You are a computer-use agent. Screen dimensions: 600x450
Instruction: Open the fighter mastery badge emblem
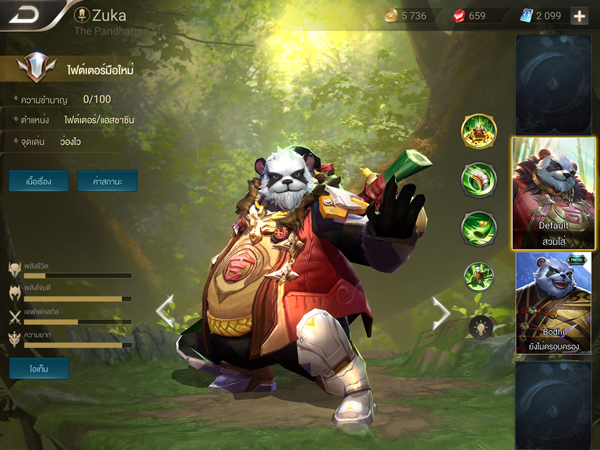point(36,70)
